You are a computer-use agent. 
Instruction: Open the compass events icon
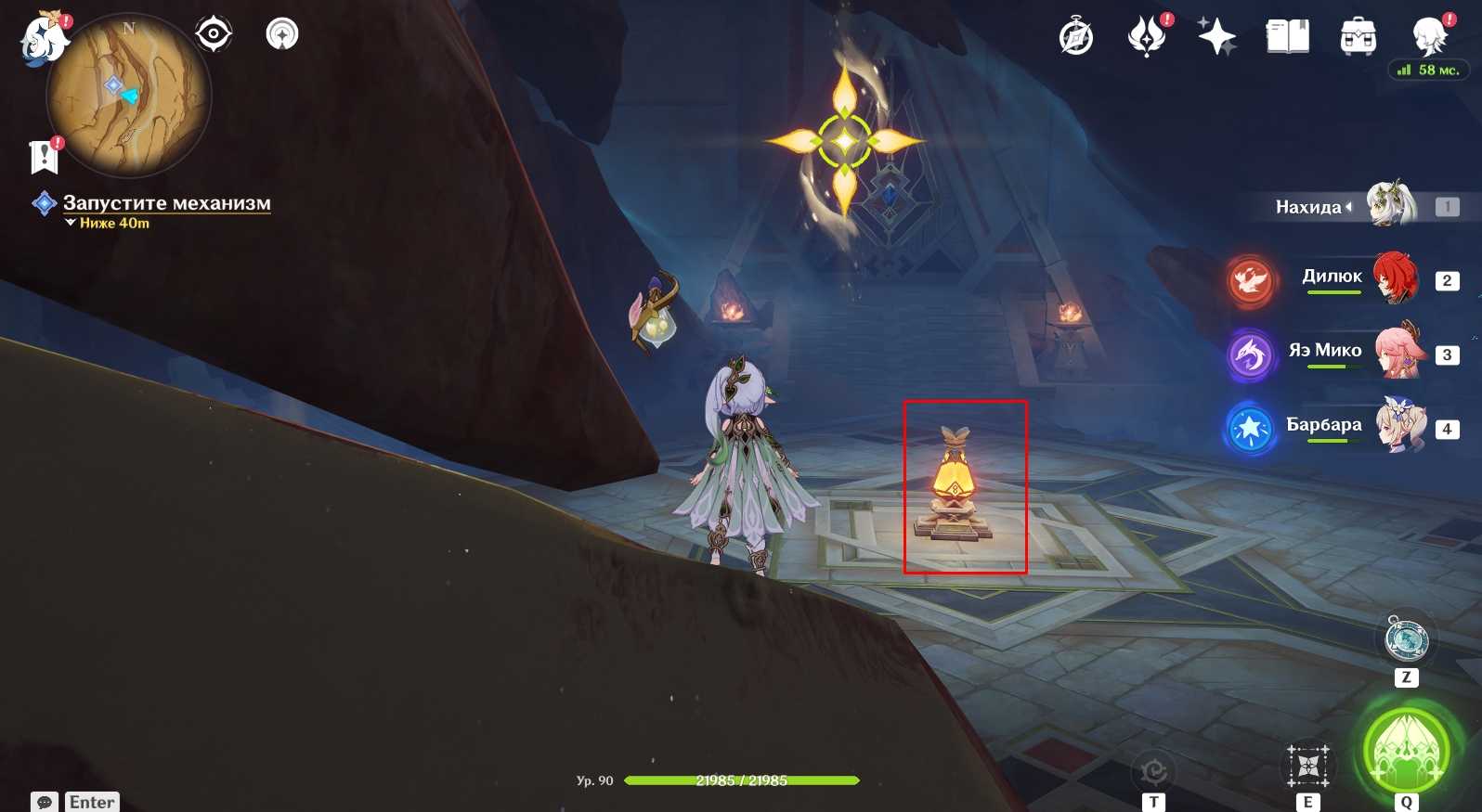pos(1076,37)
